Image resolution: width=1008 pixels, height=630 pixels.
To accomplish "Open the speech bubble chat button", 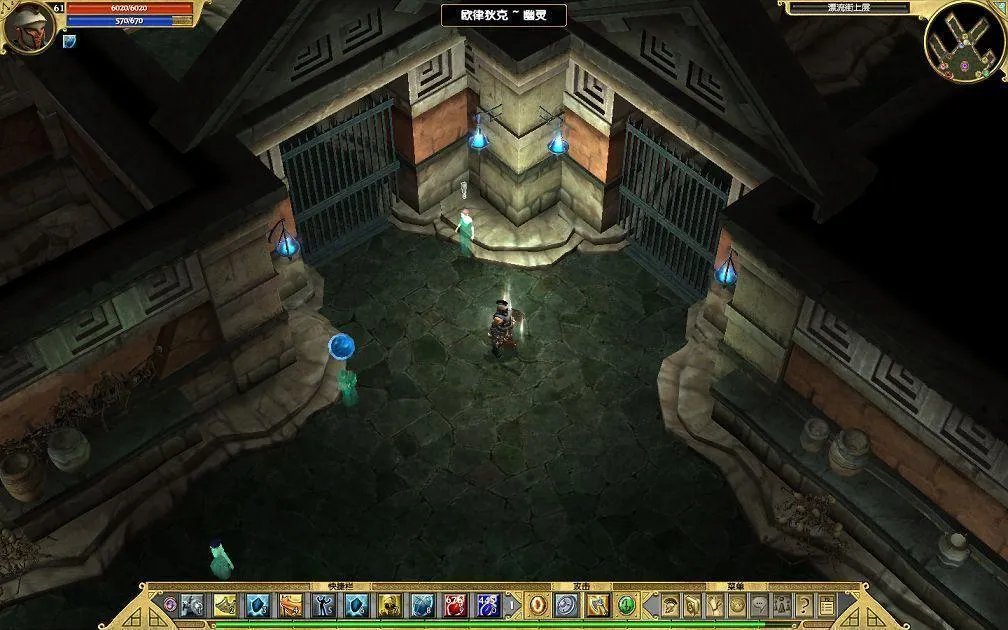I will pyautogui.click(x=760, y=605).
